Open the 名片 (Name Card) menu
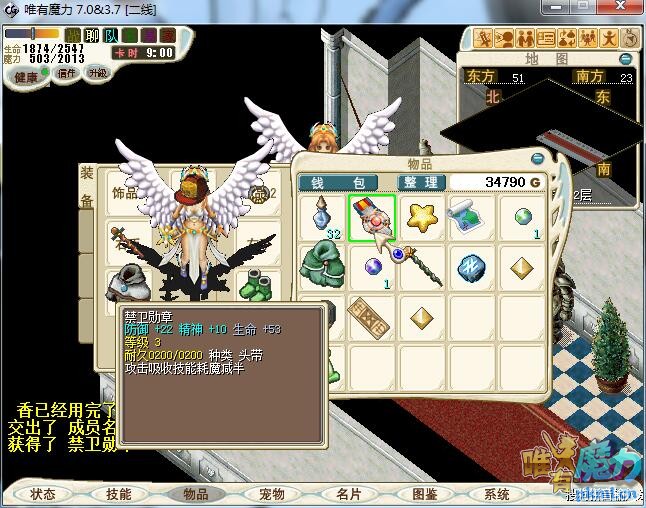This screenshot has width=646, height=508. coord(349,494)
